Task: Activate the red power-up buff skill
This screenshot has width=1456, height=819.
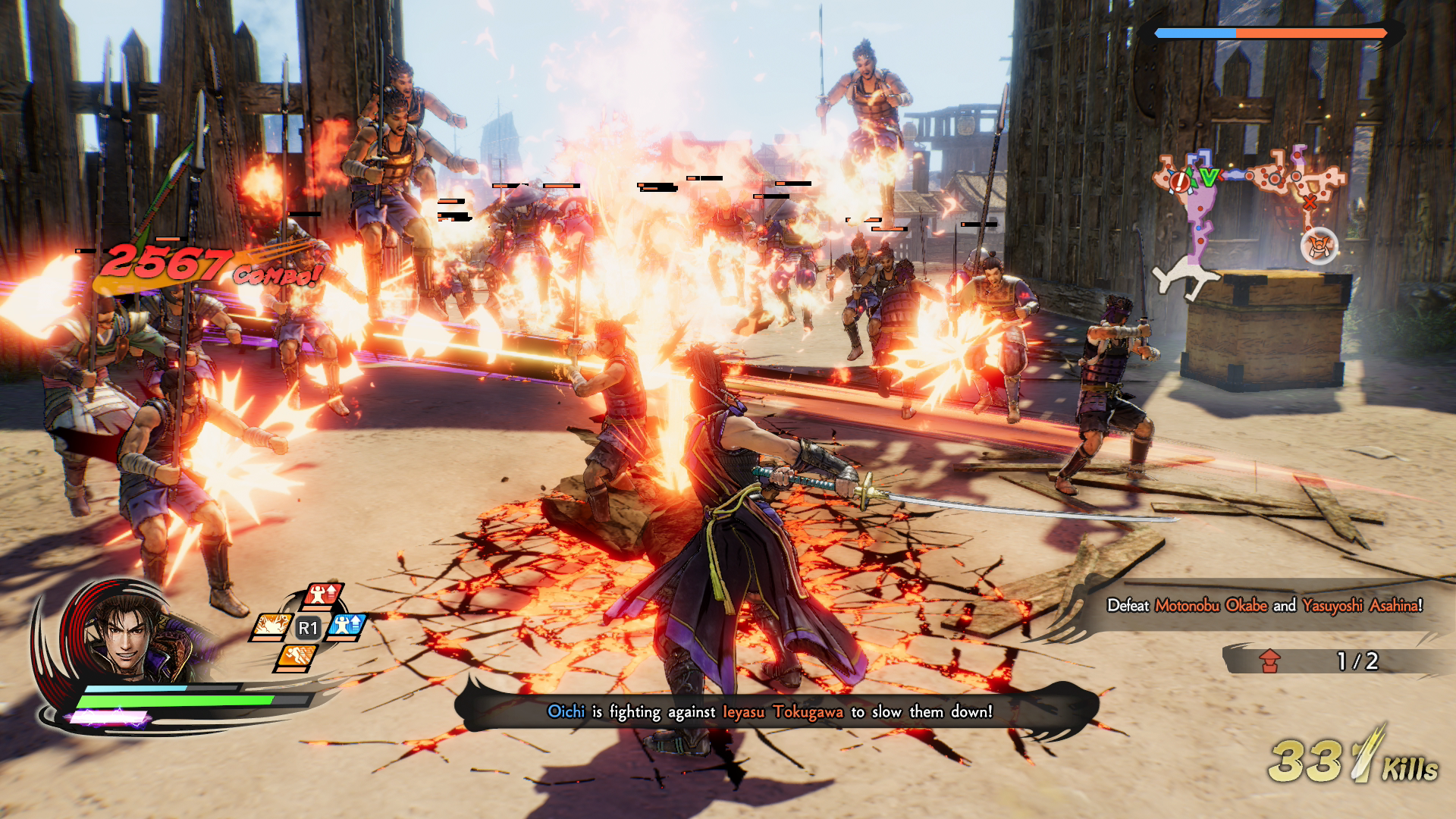Action: pos(323,596)
